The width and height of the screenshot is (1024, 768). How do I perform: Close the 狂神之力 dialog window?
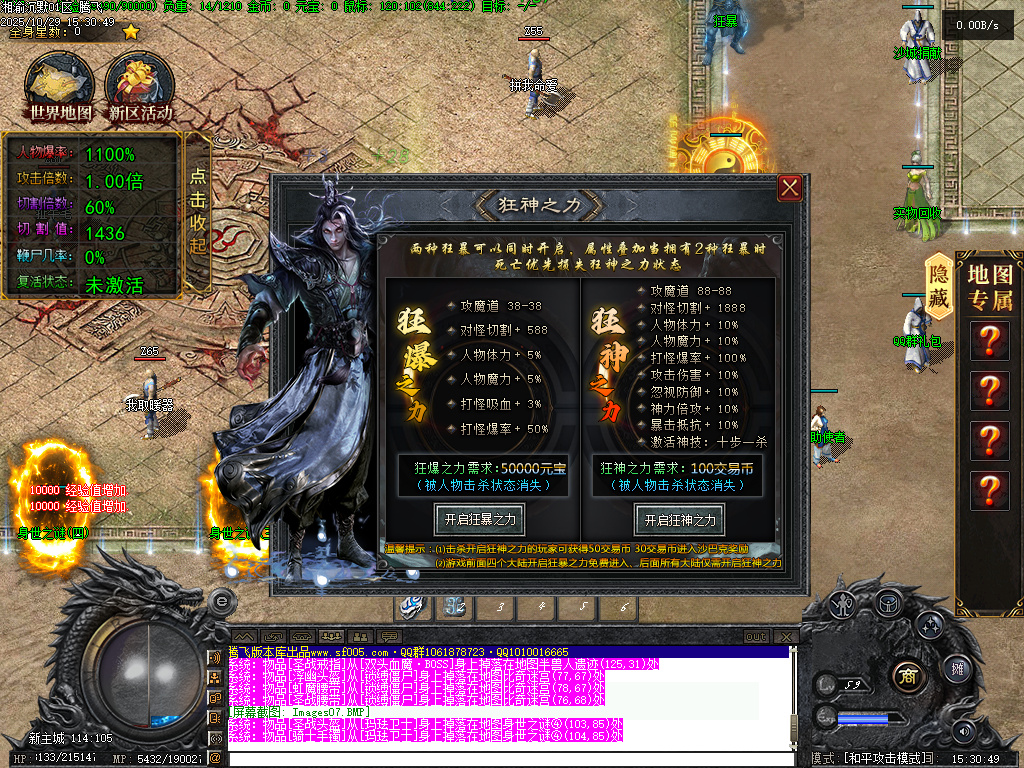coord(790,187)
